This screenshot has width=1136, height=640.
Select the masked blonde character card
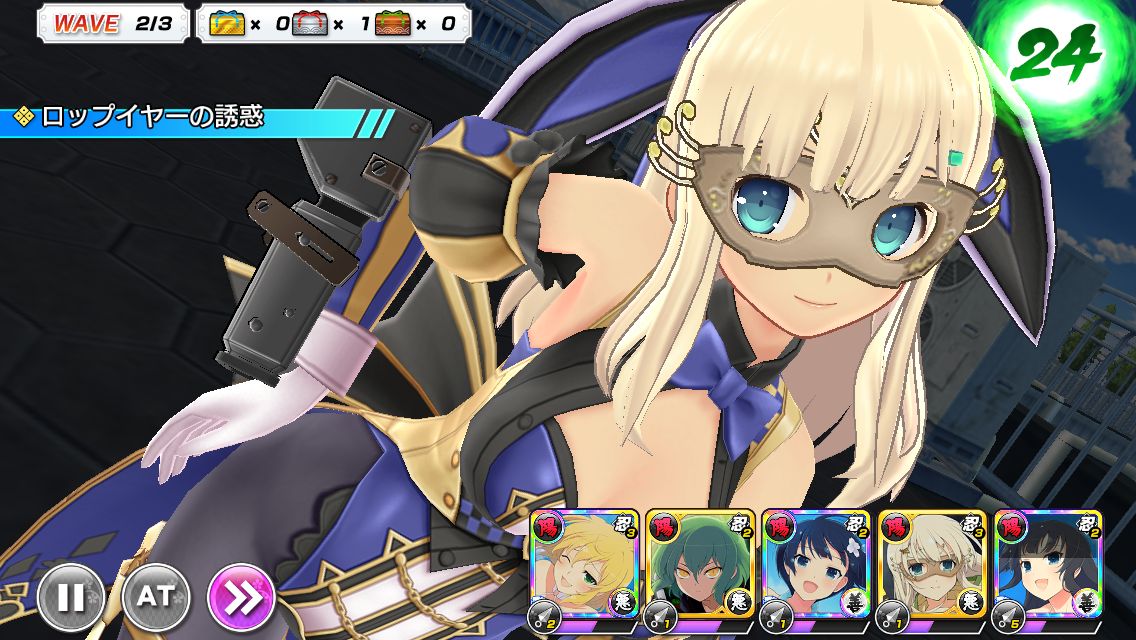[931, 566]
